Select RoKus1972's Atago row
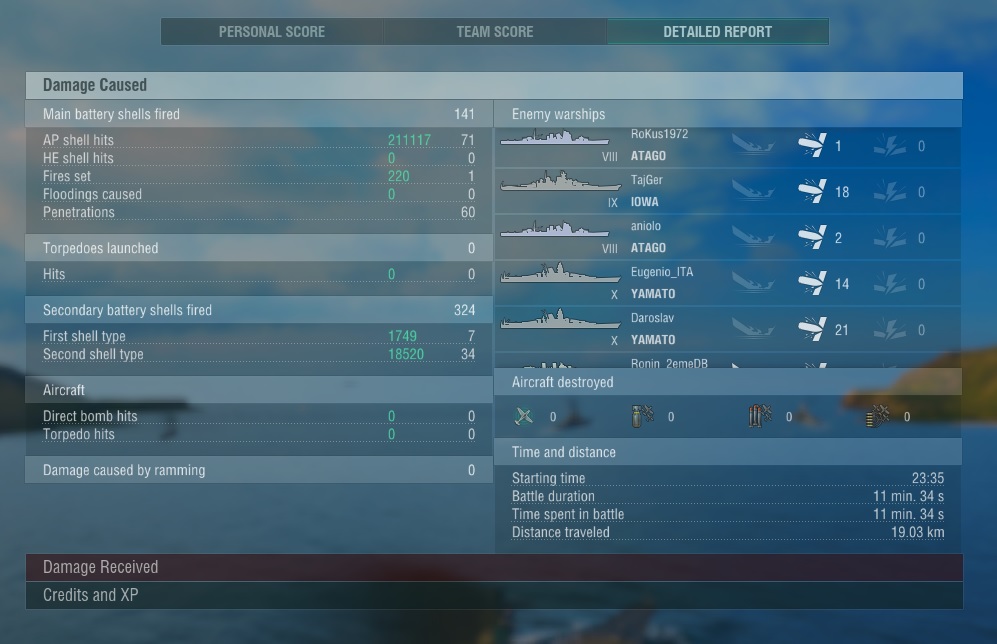 [x=728, y=146]
